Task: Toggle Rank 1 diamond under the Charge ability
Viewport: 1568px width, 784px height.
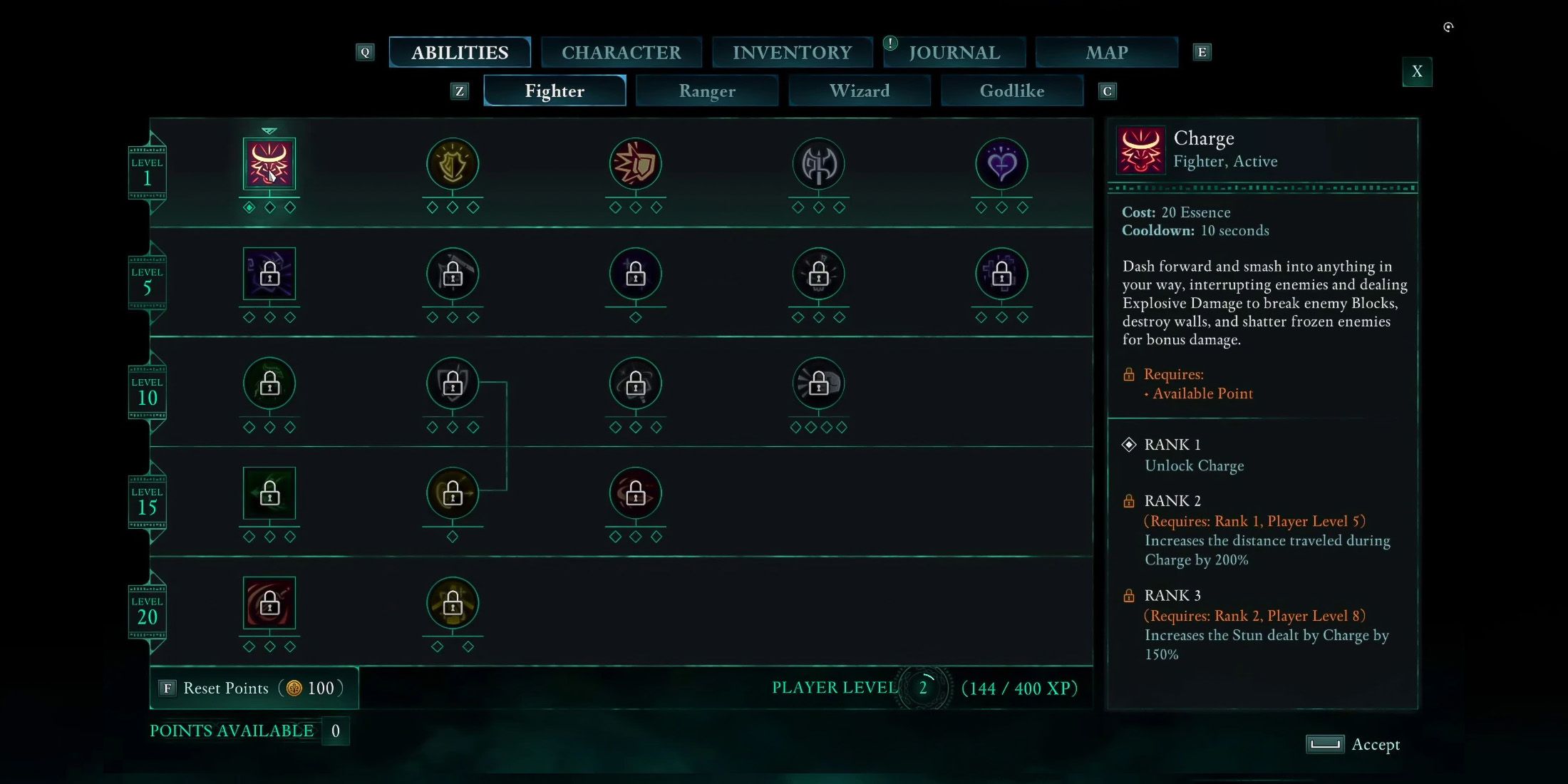Action: click(249, 207)
